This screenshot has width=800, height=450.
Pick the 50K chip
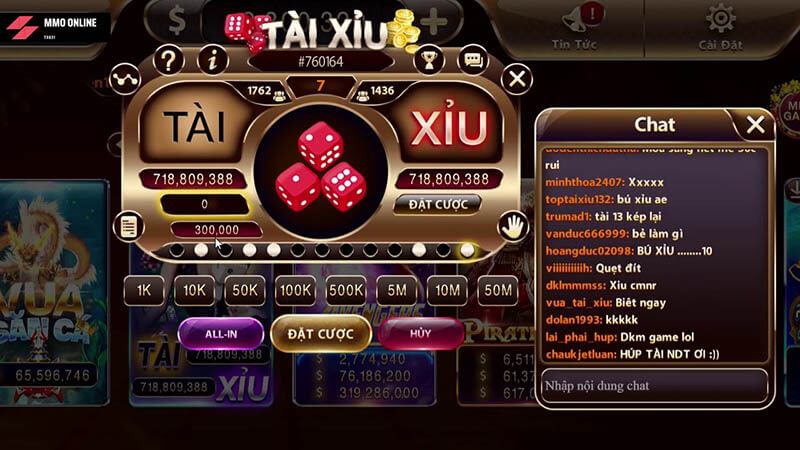point(244,291)
